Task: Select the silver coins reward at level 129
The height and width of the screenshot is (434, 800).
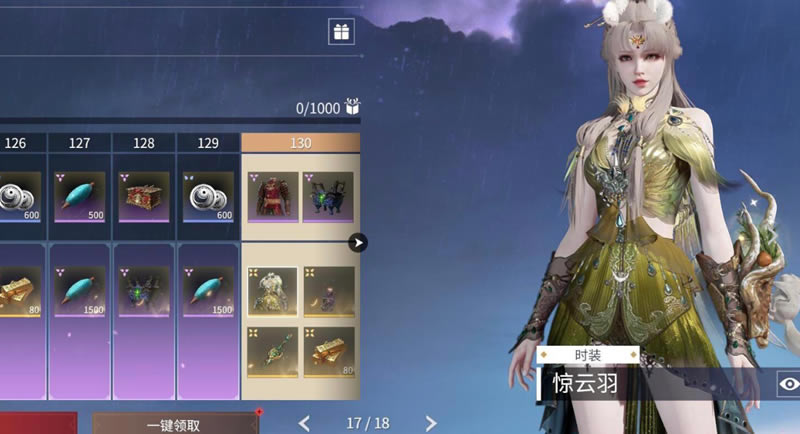Action: pyautogui.click(x=208, y=196)
